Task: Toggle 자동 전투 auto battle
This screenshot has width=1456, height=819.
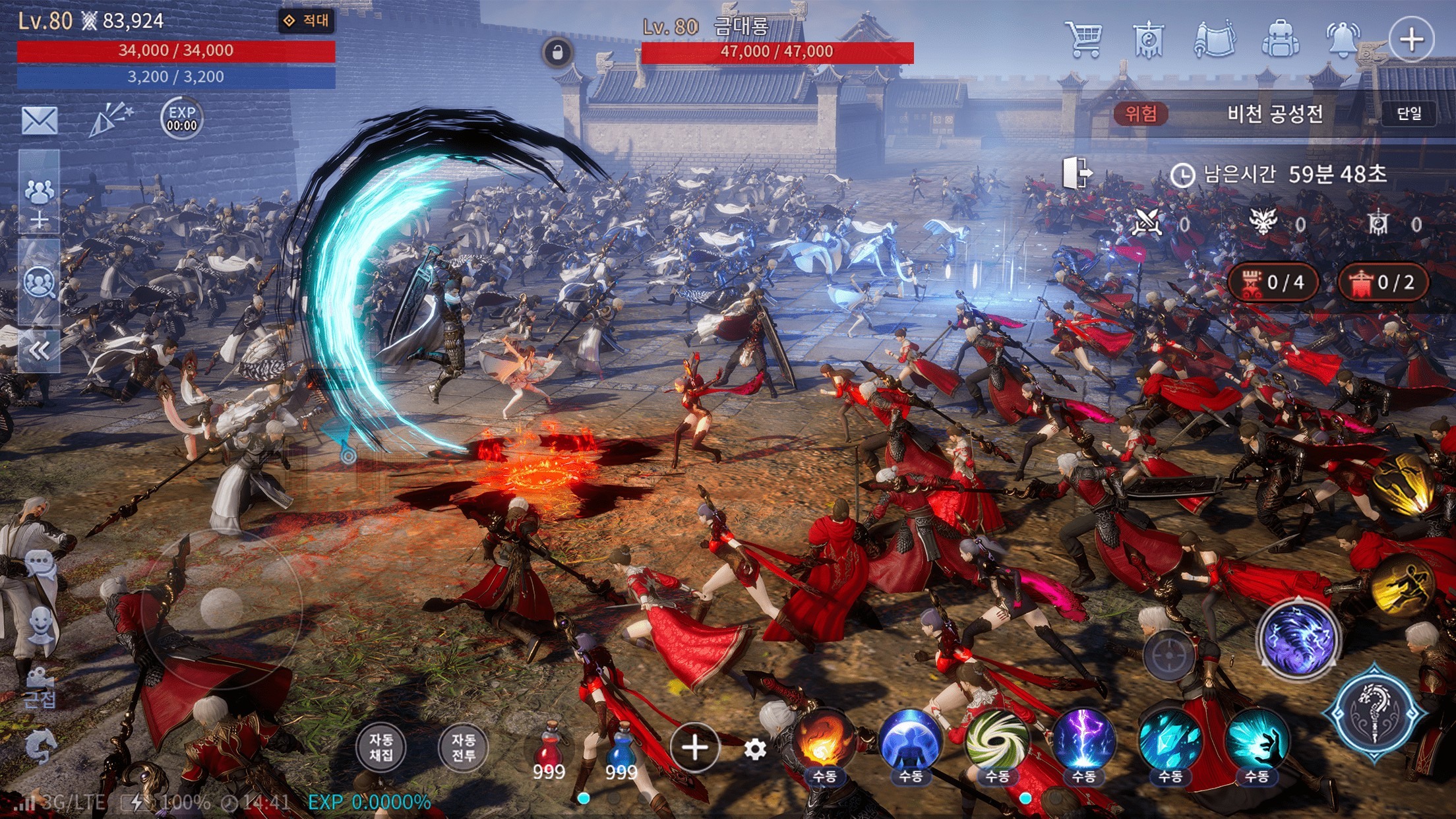Action: coord(463,747)
